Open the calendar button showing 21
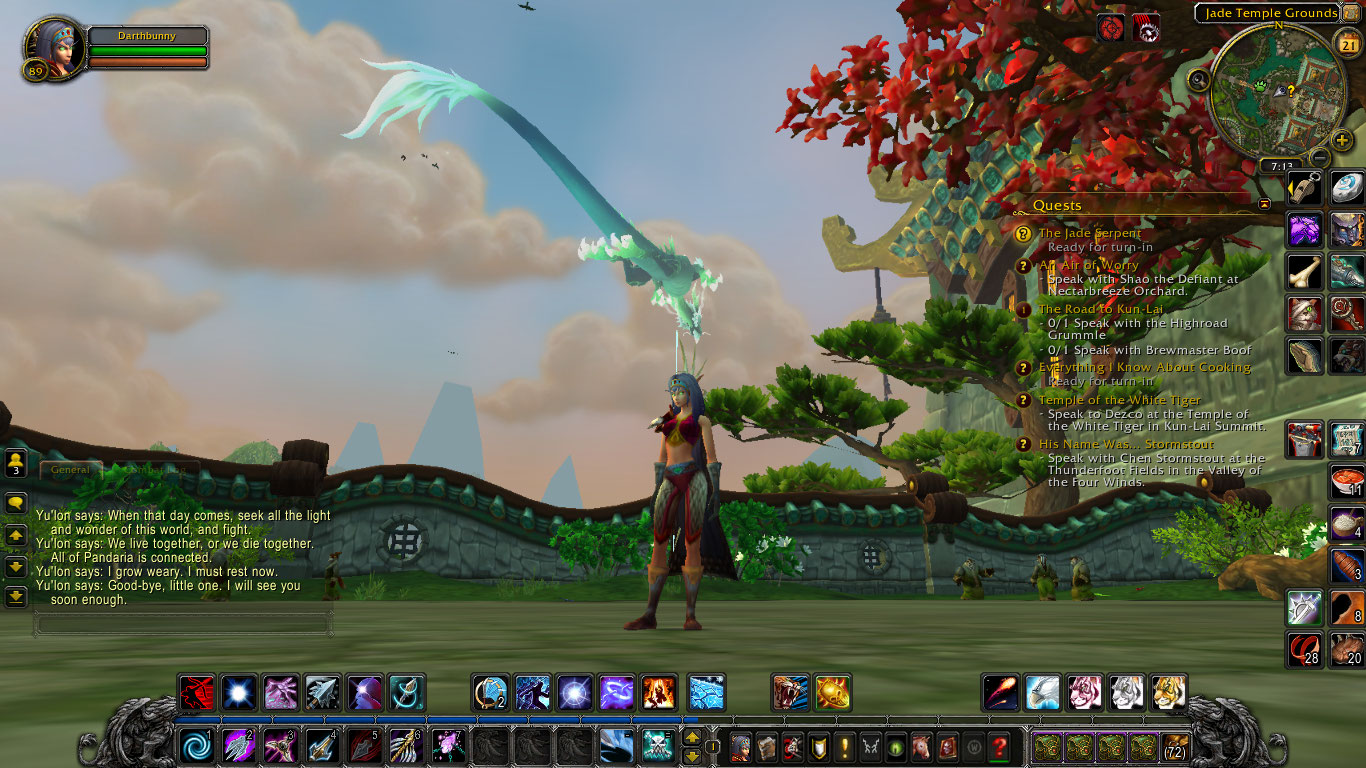Screen dimensions: 1366x768 [x=1348, y=43]
